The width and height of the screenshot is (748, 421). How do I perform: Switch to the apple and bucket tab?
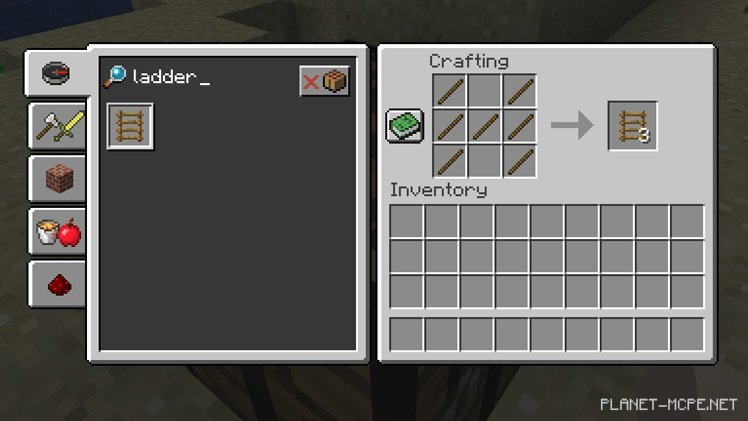click(58, 233)
